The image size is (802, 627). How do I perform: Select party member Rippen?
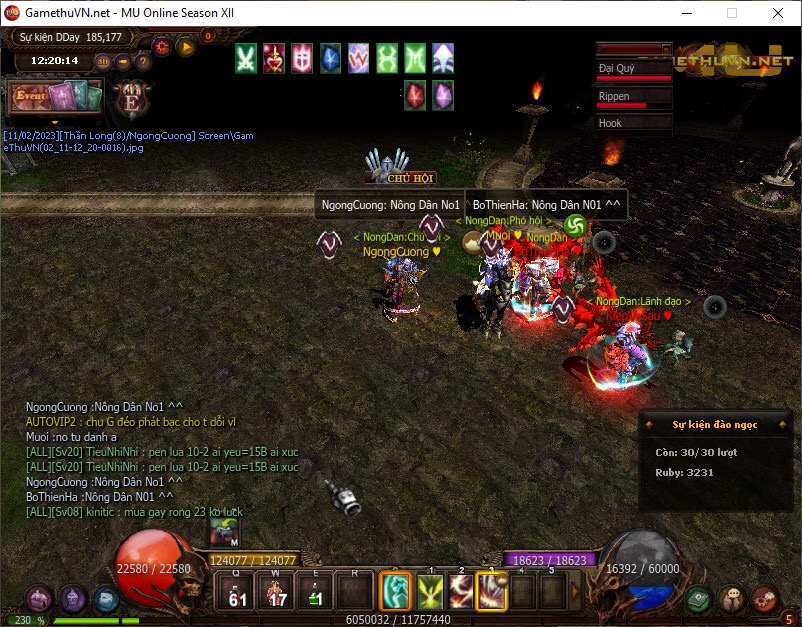(634, 97)
